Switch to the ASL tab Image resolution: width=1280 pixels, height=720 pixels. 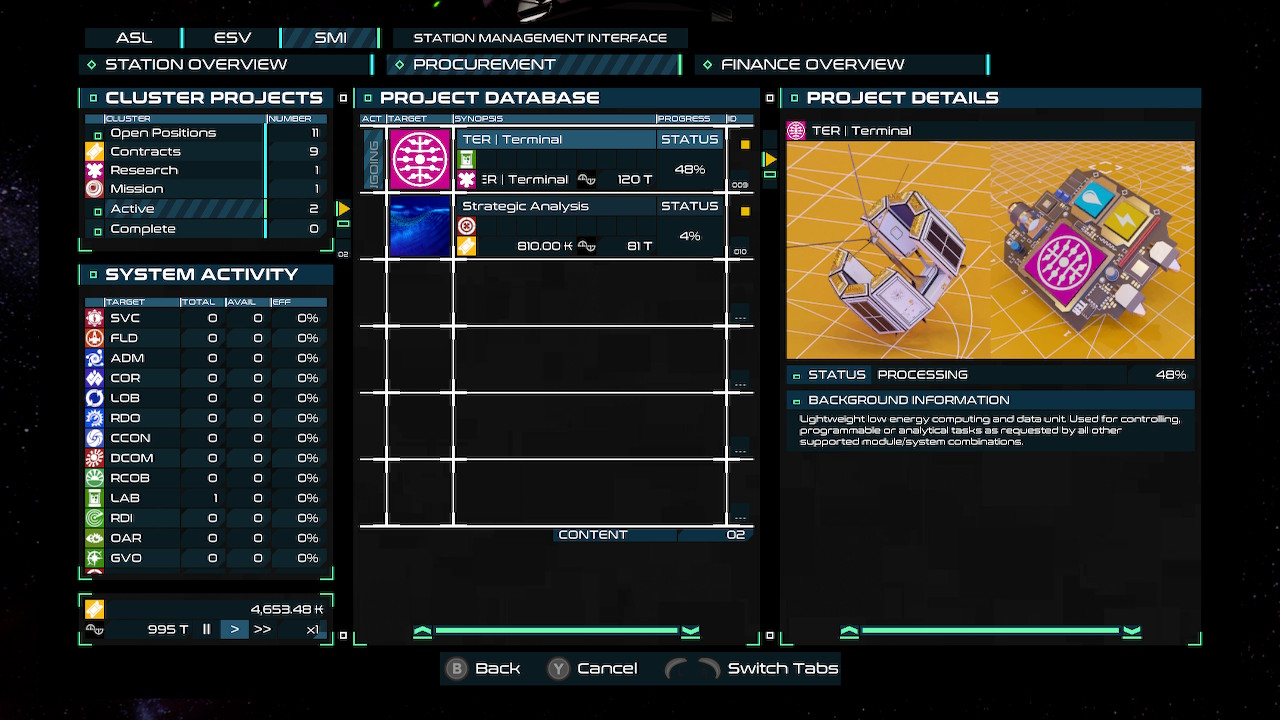pos(133,38)
